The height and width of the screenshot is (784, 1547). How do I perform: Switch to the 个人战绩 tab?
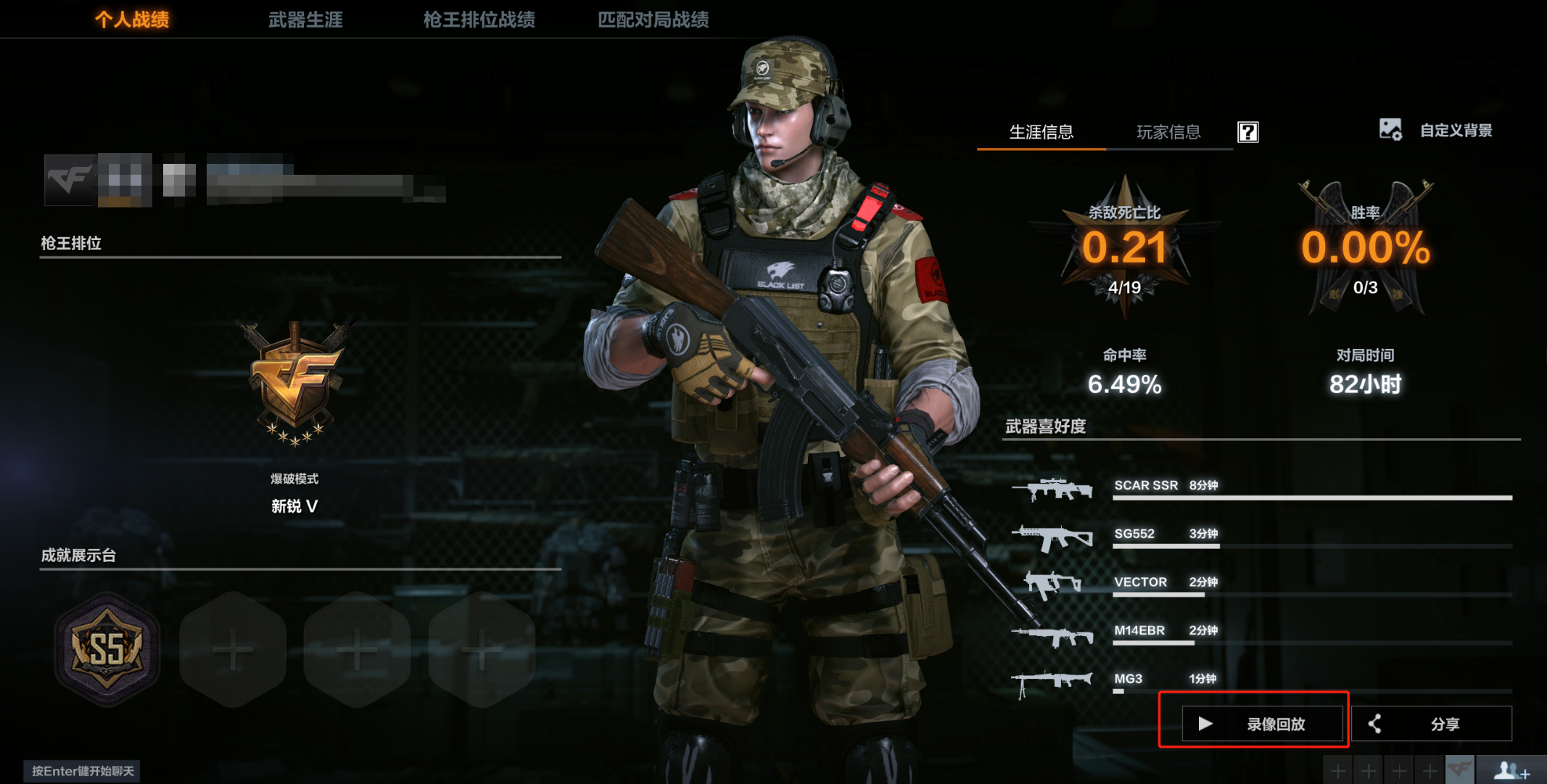[x=132, y=20]
